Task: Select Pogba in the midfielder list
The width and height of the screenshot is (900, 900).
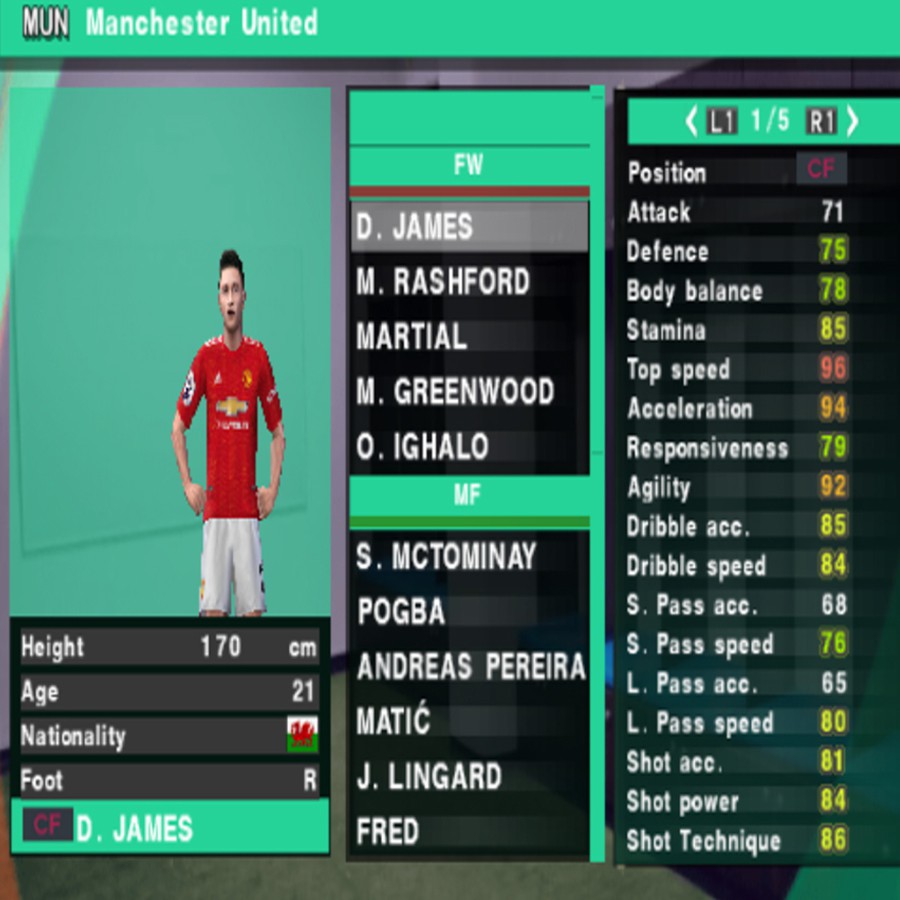Action: tap(467, 612)
